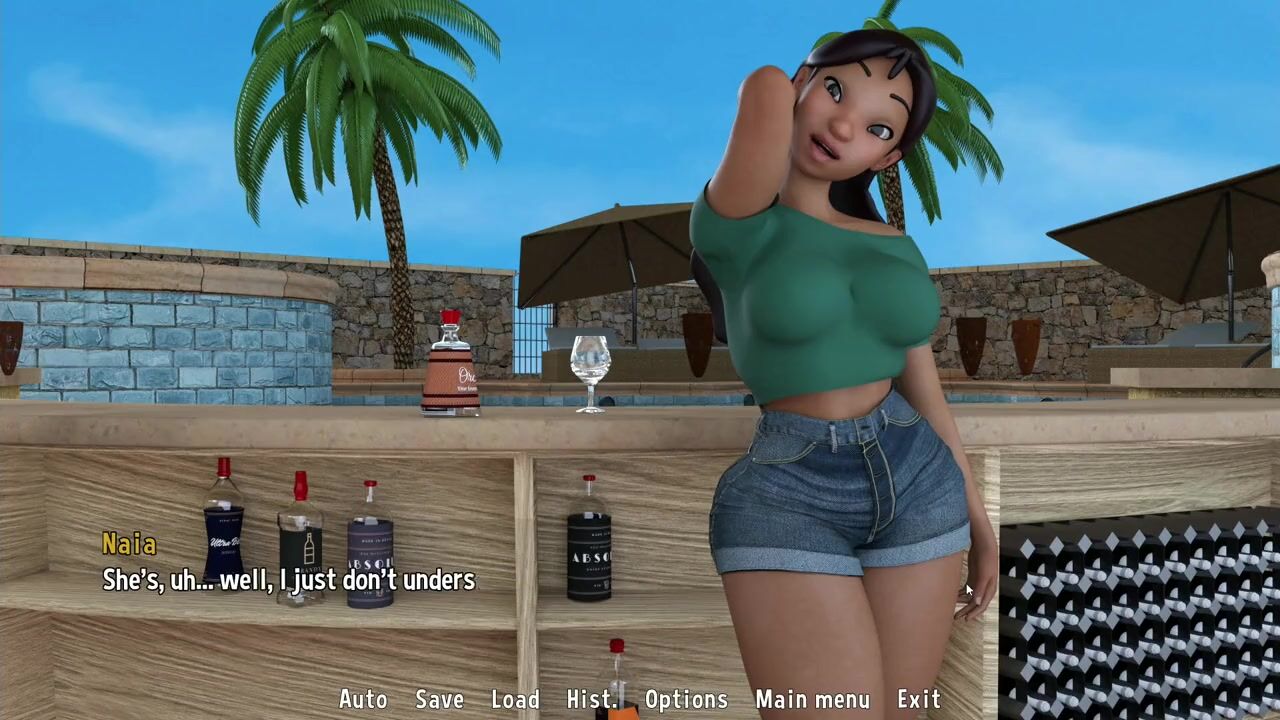This screenshot has width=1280, height=720.
Task: Open the Load menu
Action: coord(515,700)
